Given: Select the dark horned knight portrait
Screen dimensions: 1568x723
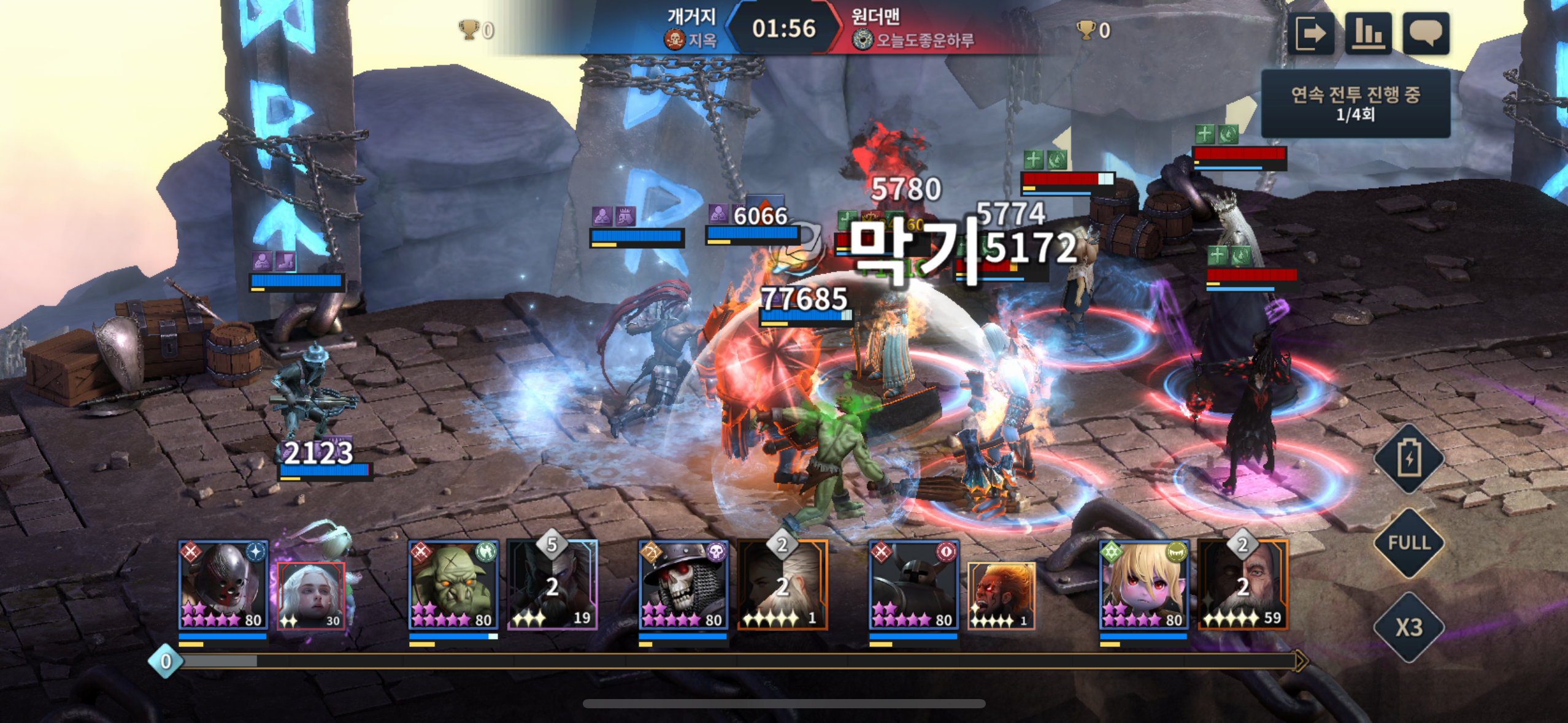Looking at the screenshot, I should [x=913, y=584].
